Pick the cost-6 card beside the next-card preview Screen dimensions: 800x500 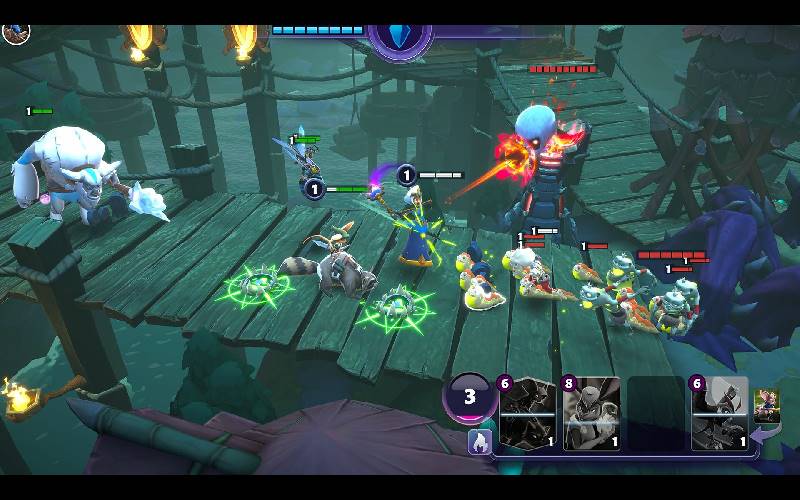tap(720, 414)
